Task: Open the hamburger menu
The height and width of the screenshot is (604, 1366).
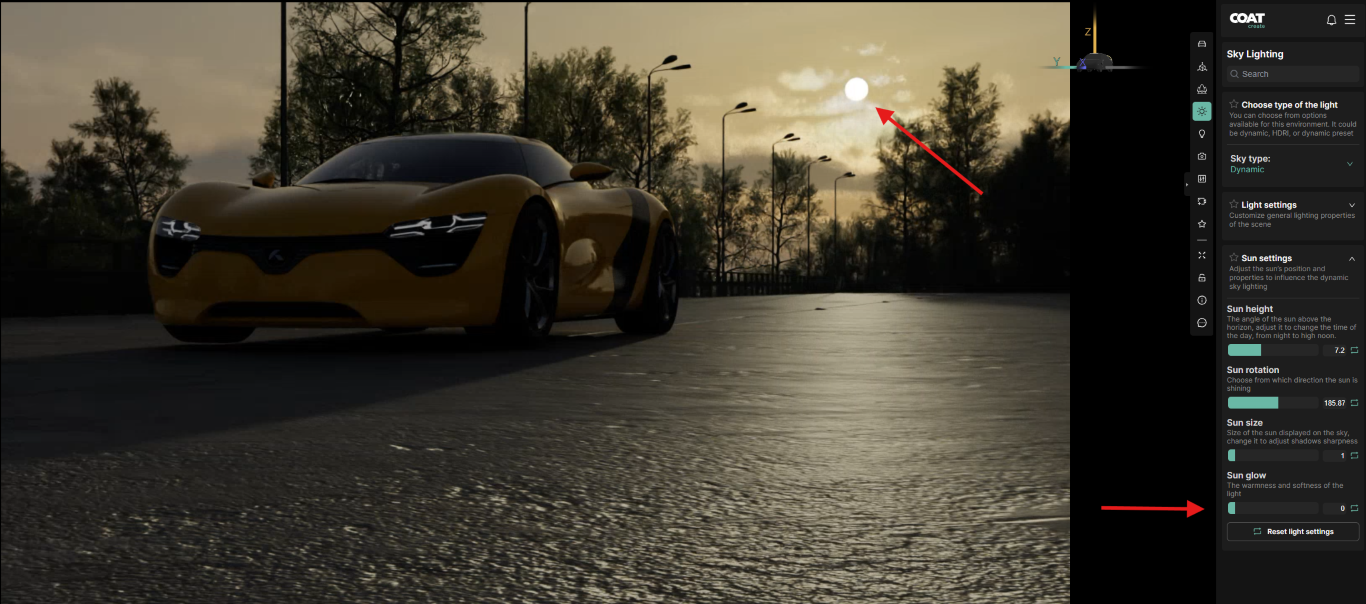Action: [1350, 20]
